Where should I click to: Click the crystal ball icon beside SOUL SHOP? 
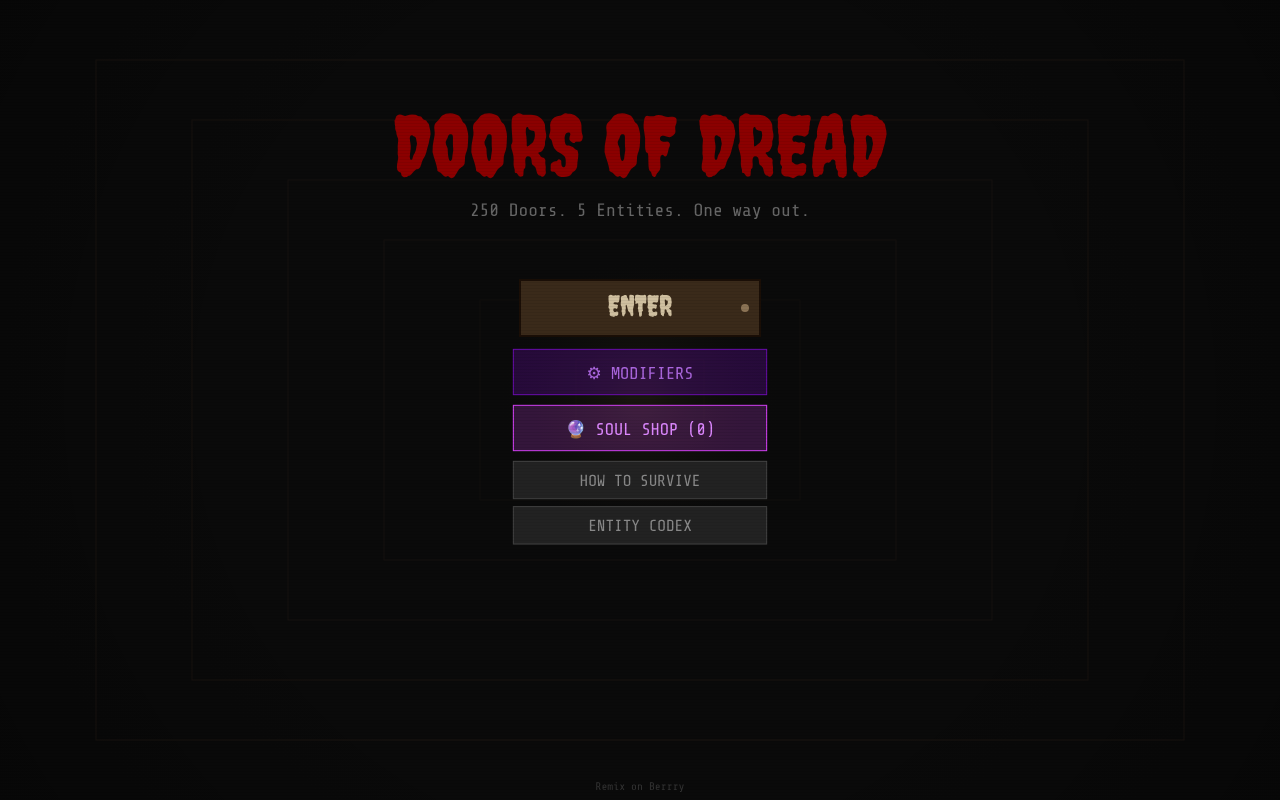click(574, 428)
